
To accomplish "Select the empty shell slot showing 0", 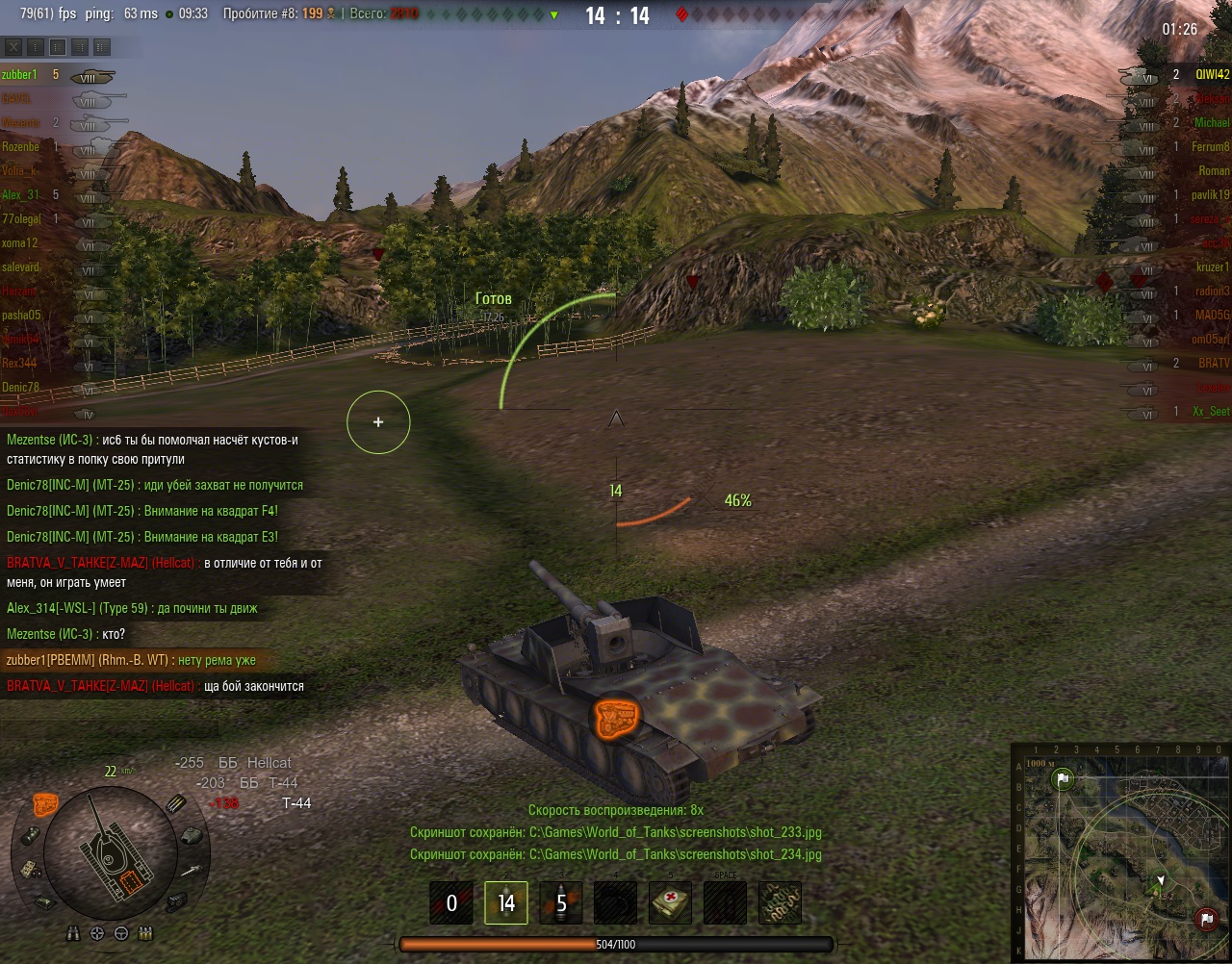I will click(x=451, y=903).
